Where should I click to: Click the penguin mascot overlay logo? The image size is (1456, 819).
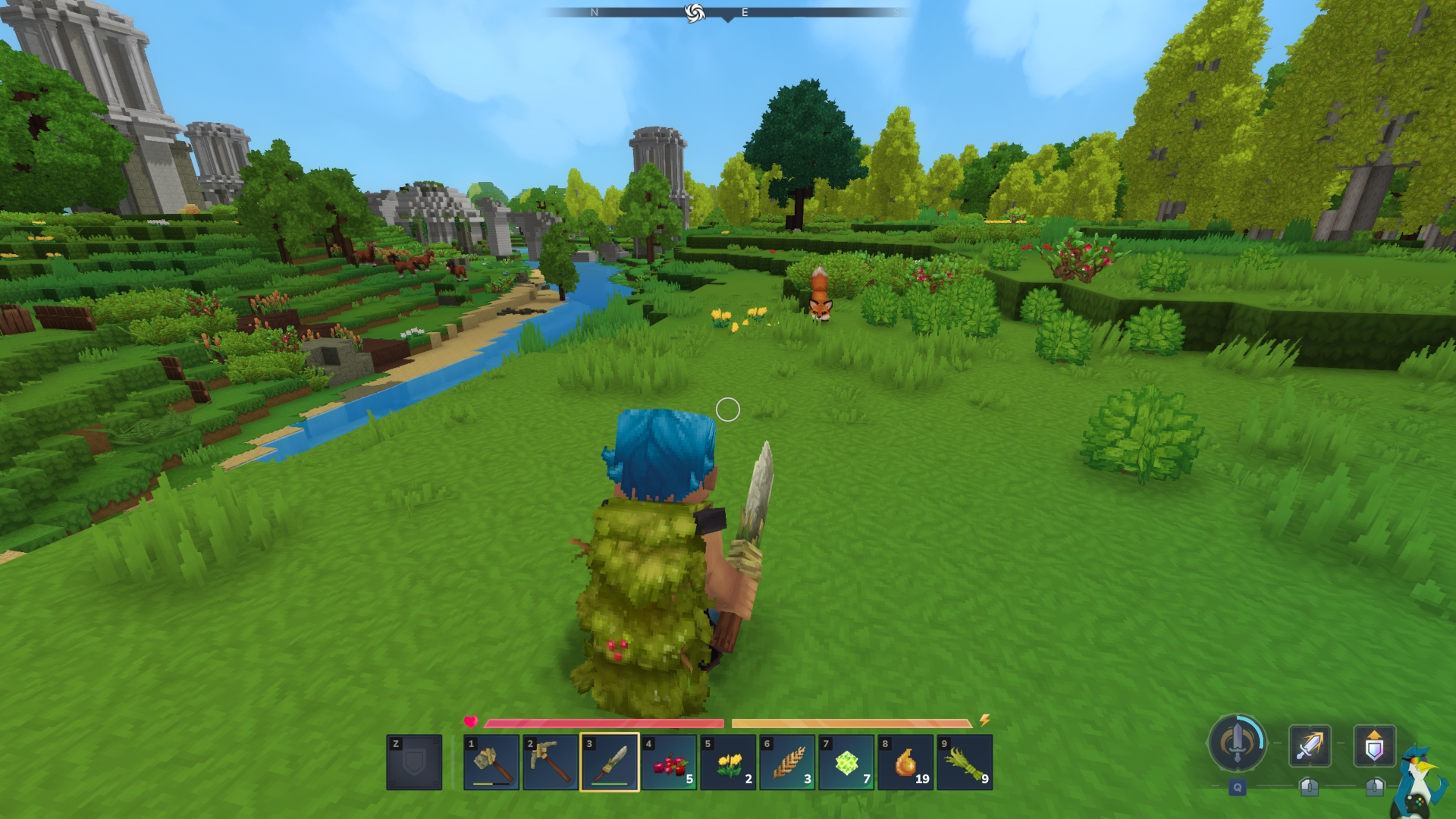pos(1420,781)
